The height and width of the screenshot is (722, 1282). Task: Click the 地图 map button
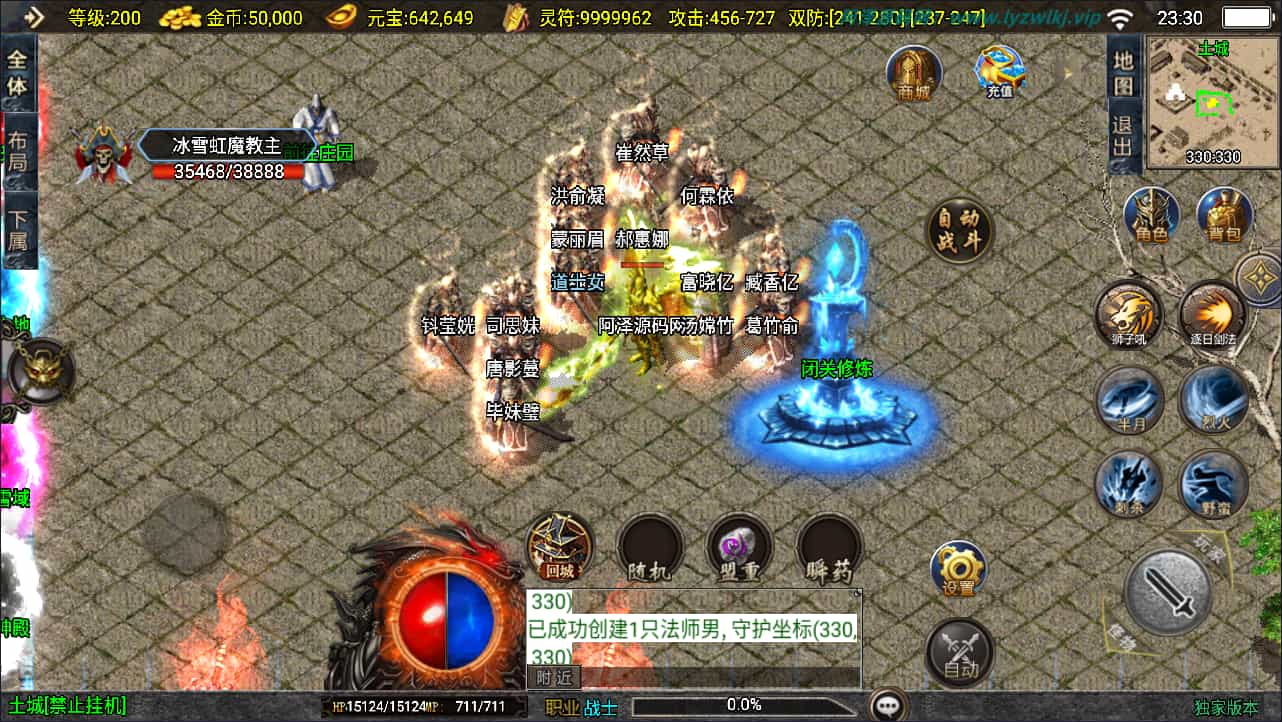point(1124,72)
